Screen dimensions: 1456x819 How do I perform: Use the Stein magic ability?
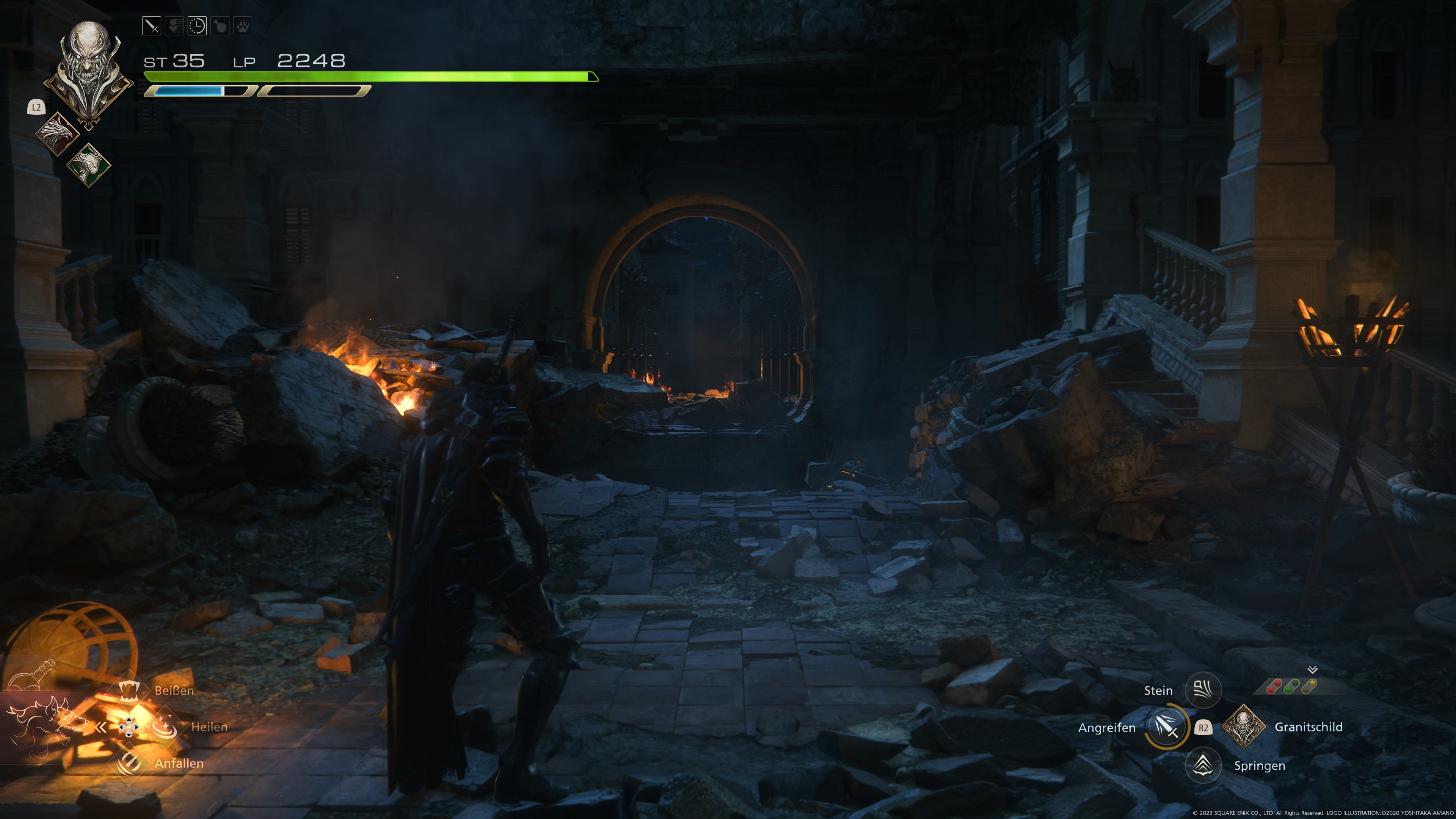pos(1203,690)
